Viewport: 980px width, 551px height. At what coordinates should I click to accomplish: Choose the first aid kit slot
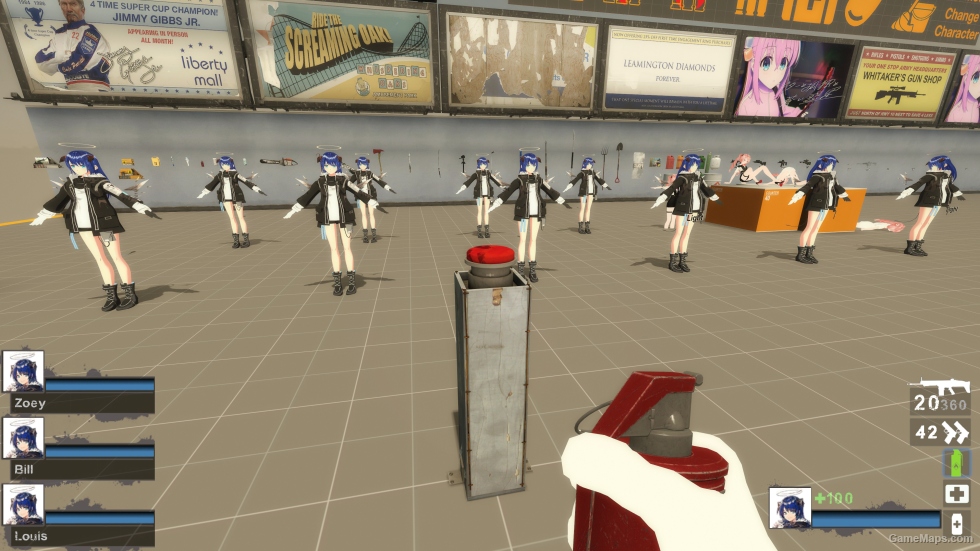tap(956, 493)
